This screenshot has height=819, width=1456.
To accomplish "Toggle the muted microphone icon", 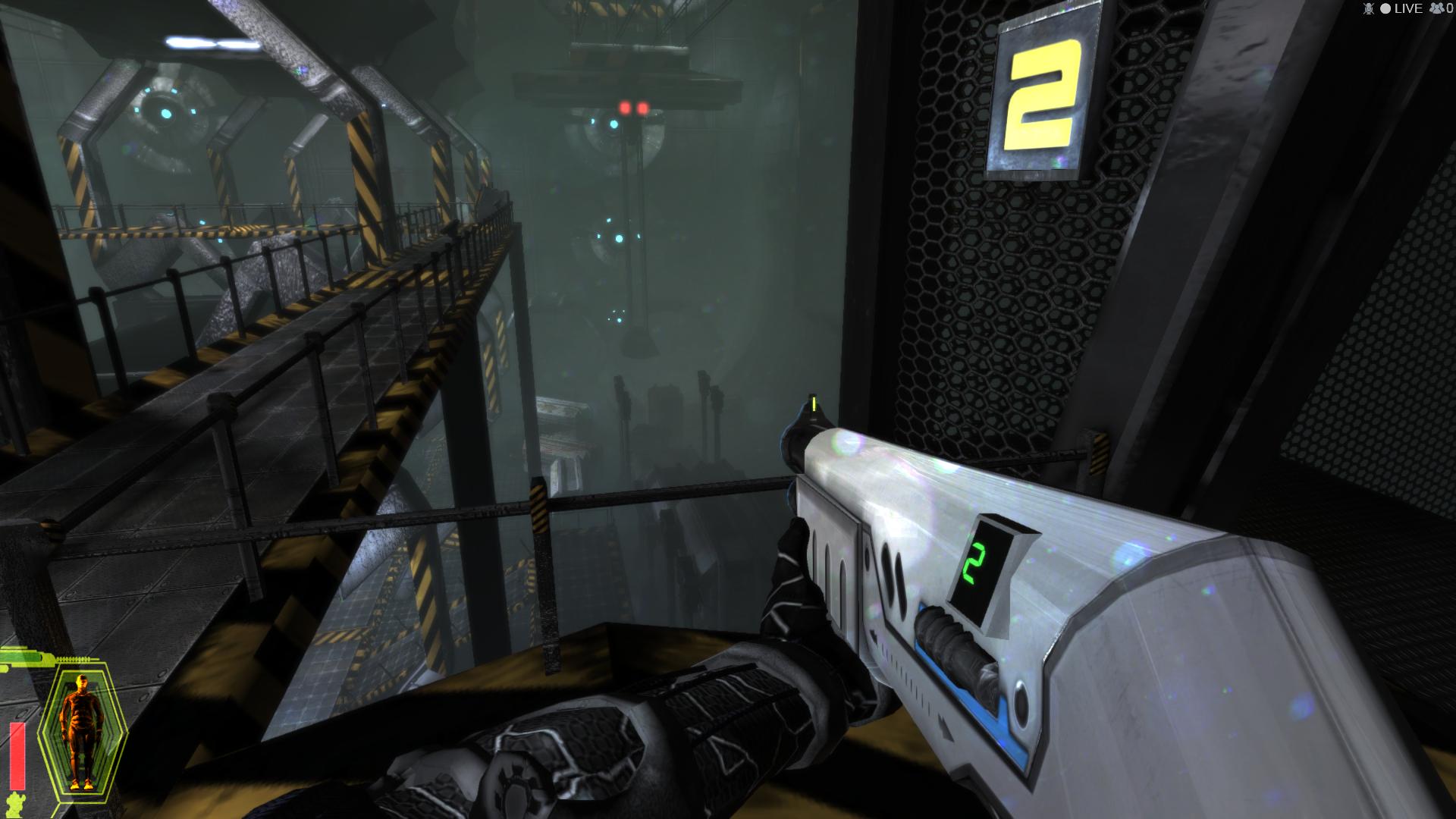I will [x=1369, y=8].
